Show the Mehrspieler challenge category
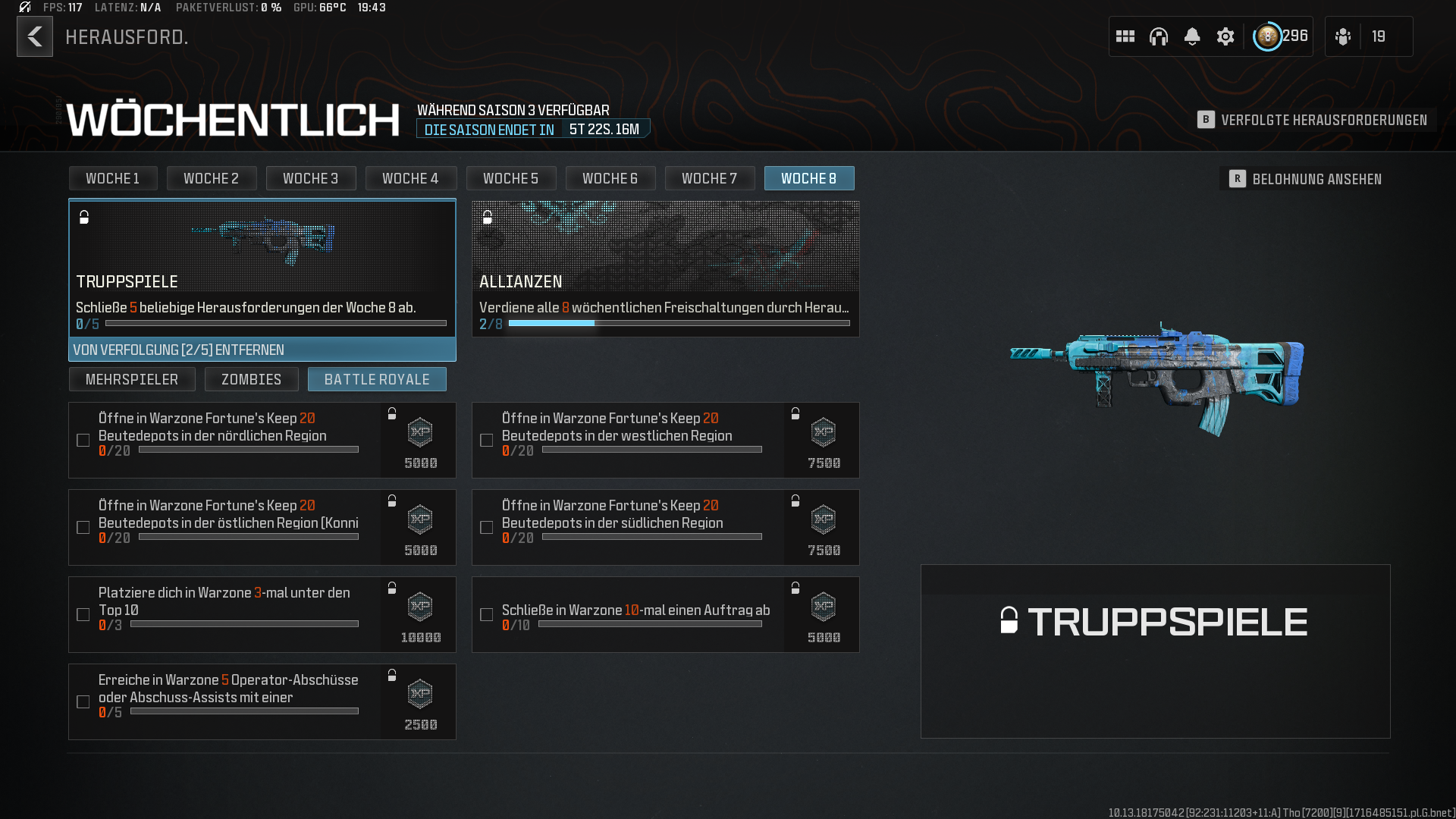 point(132,379)
